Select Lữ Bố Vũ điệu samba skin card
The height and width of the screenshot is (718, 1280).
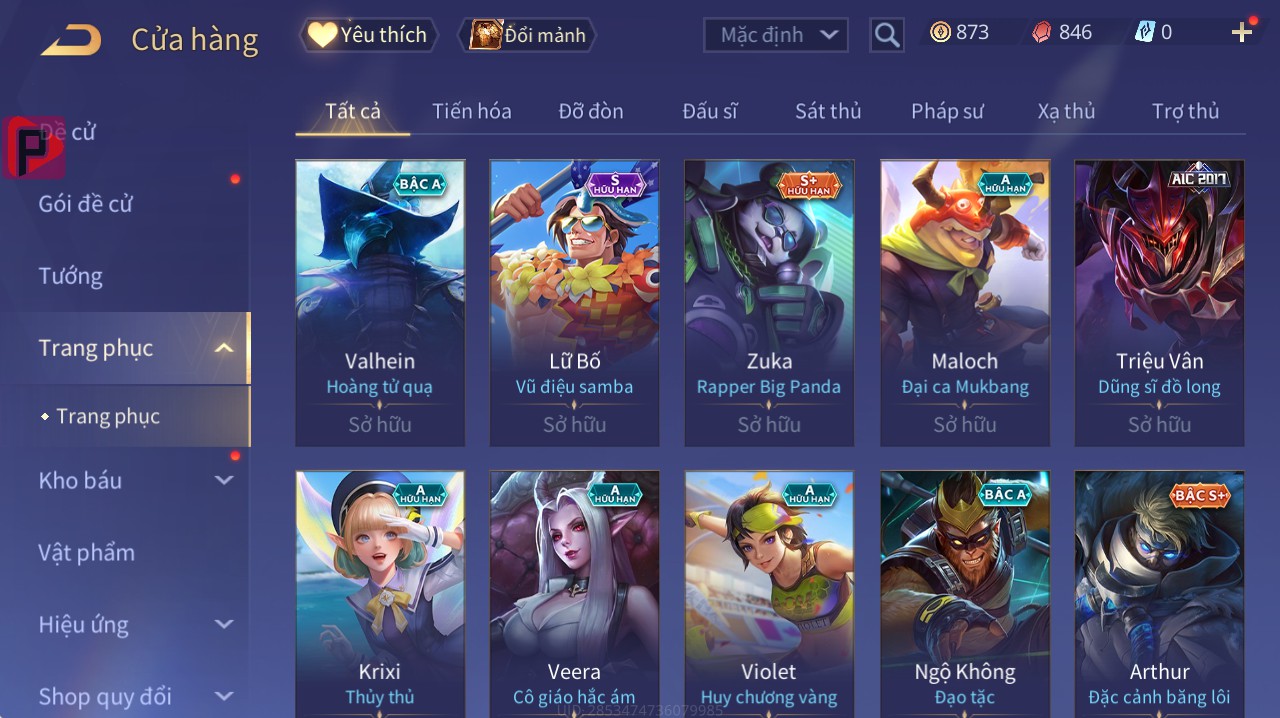coord(574,302)
